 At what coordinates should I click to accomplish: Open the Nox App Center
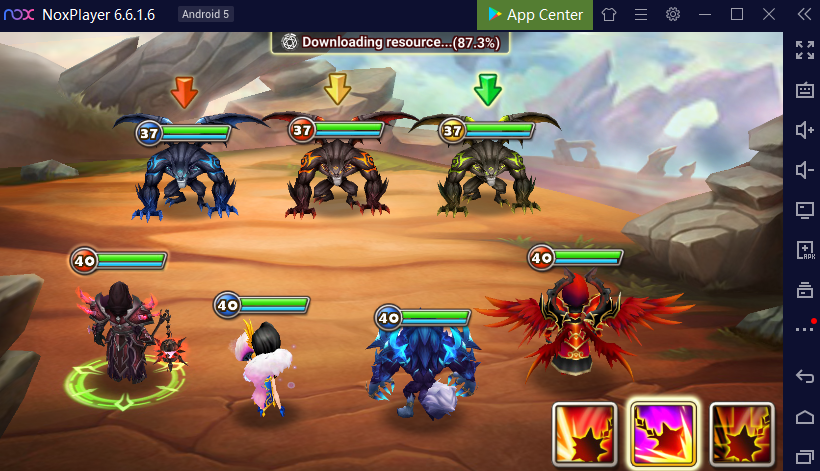coord(535,15)
